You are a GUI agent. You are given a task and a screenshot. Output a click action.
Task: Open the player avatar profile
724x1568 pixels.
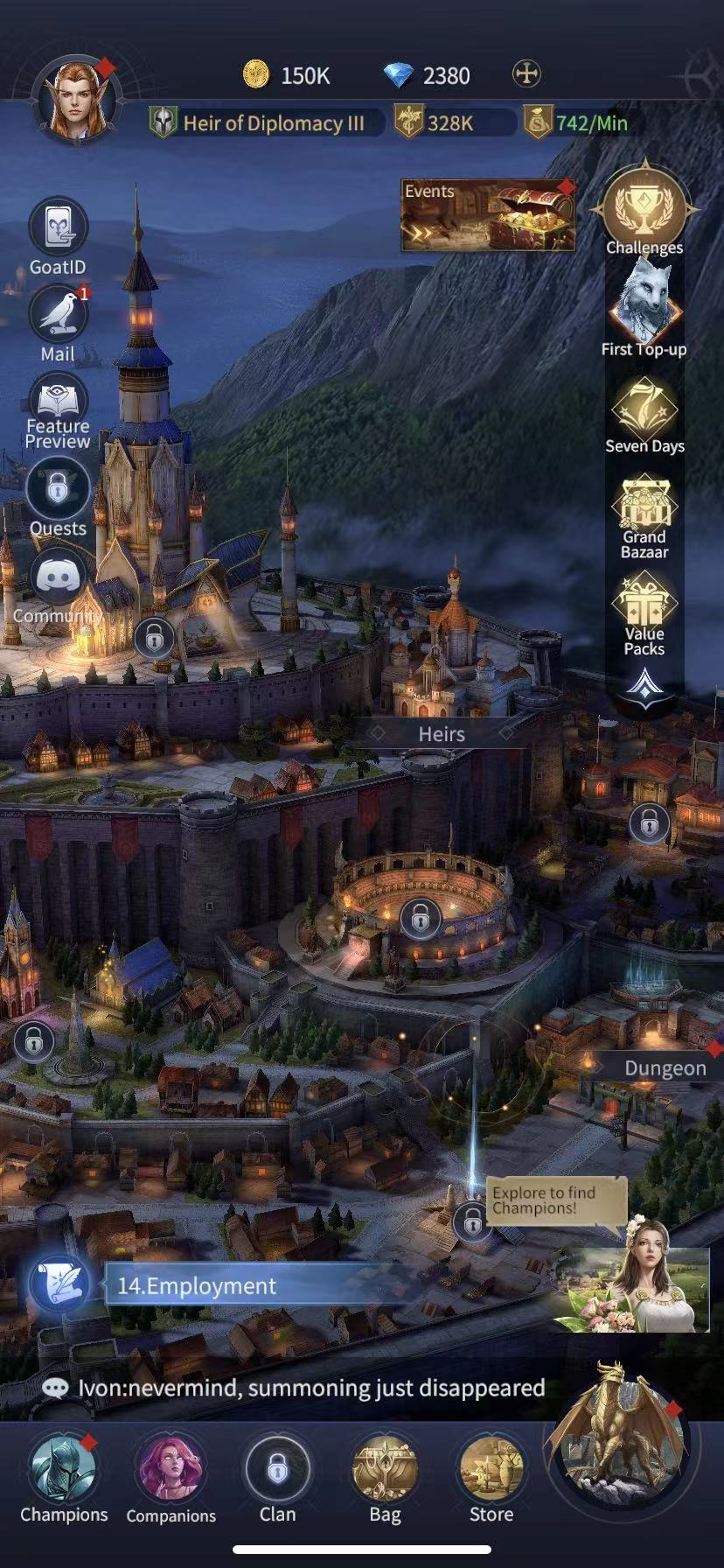pyautogui.click(x=76, y=99)
